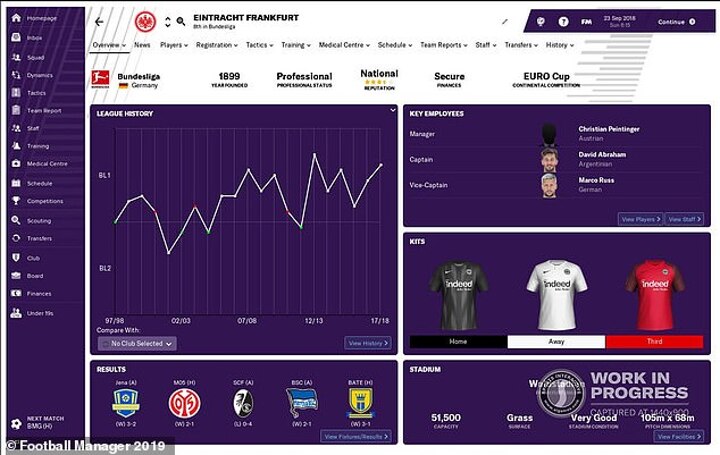The image size is (720, 455).
Task: Open Tactics in the sidebar
Action: pos(37,92)
